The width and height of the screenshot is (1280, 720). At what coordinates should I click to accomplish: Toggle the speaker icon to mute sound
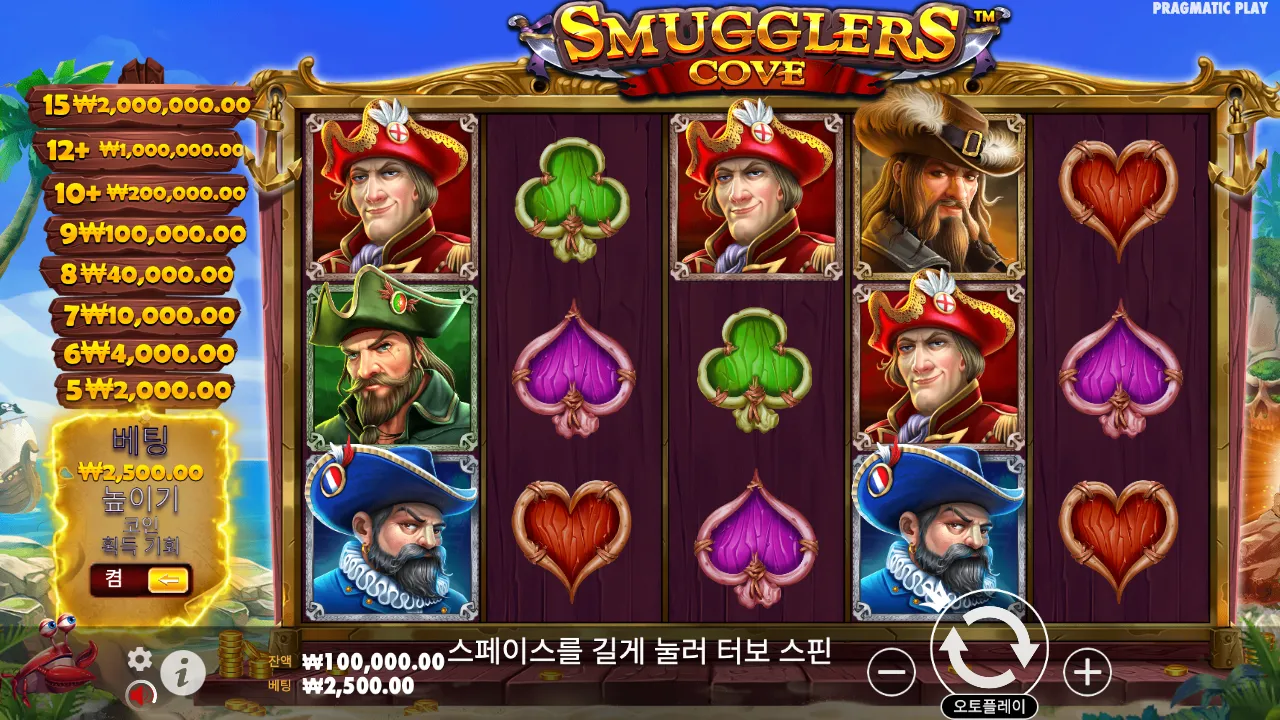pyautogui.click(x=139, y=692)
